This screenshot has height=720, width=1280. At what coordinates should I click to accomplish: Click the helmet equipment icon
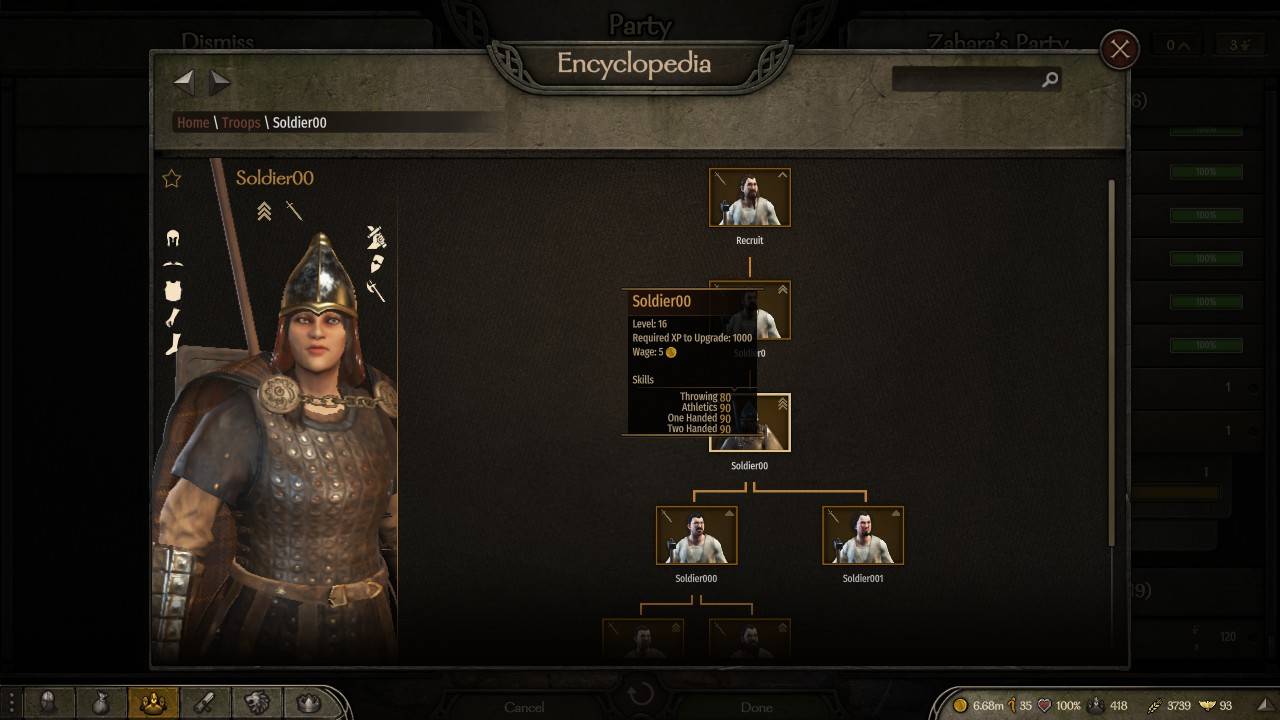(x=173, y=238)
